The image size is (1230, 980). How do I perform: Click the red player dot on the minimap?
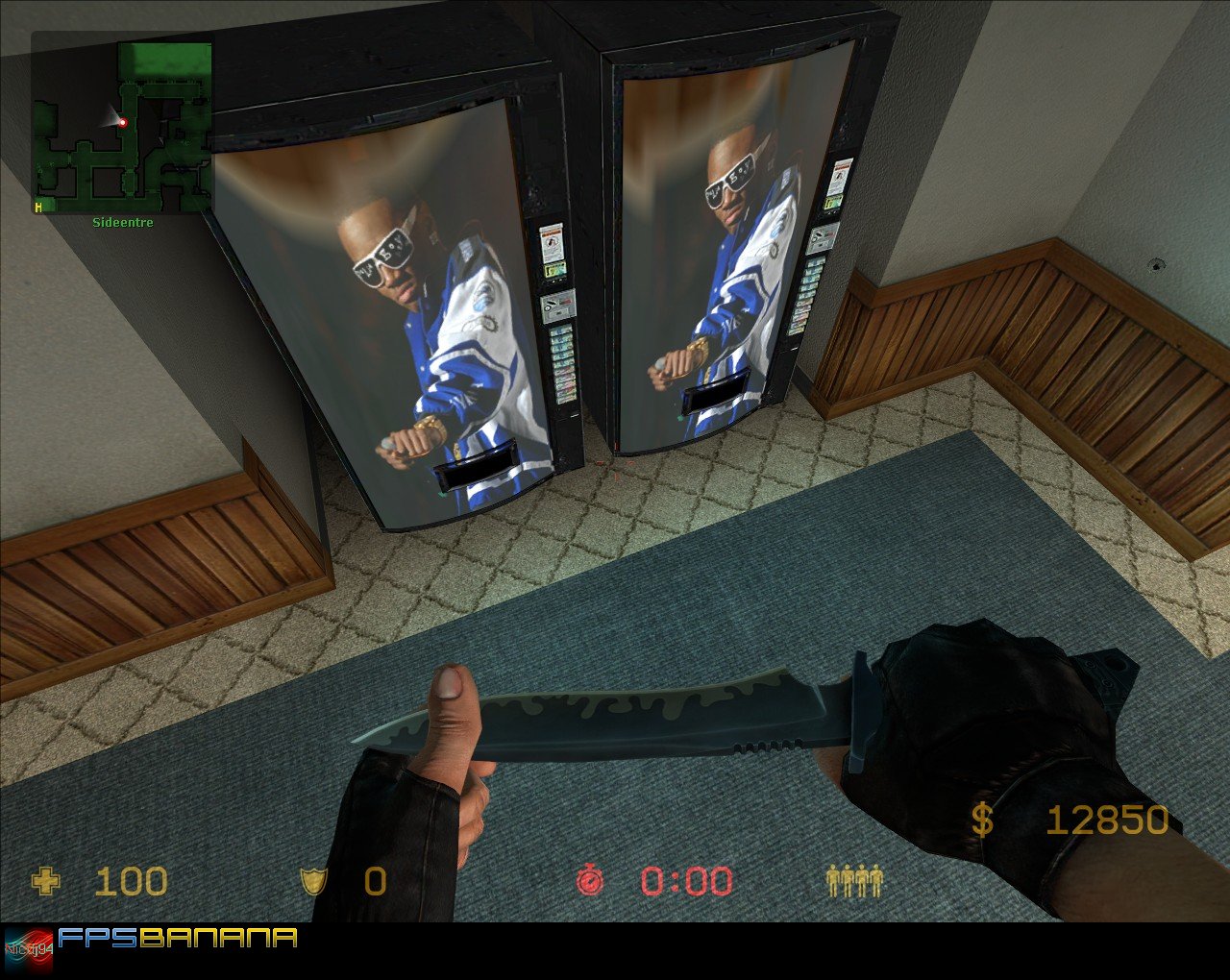coord(124,123)
